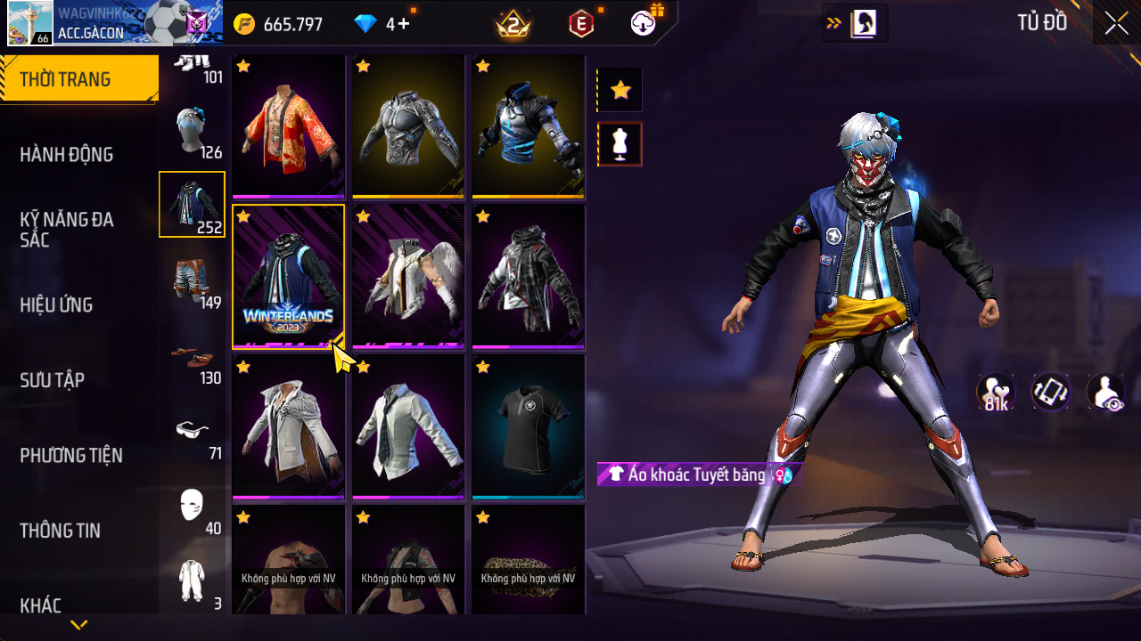1141x641 pixels.
Task: Add diamonds with the plus button
Action: tap(403, 23)
